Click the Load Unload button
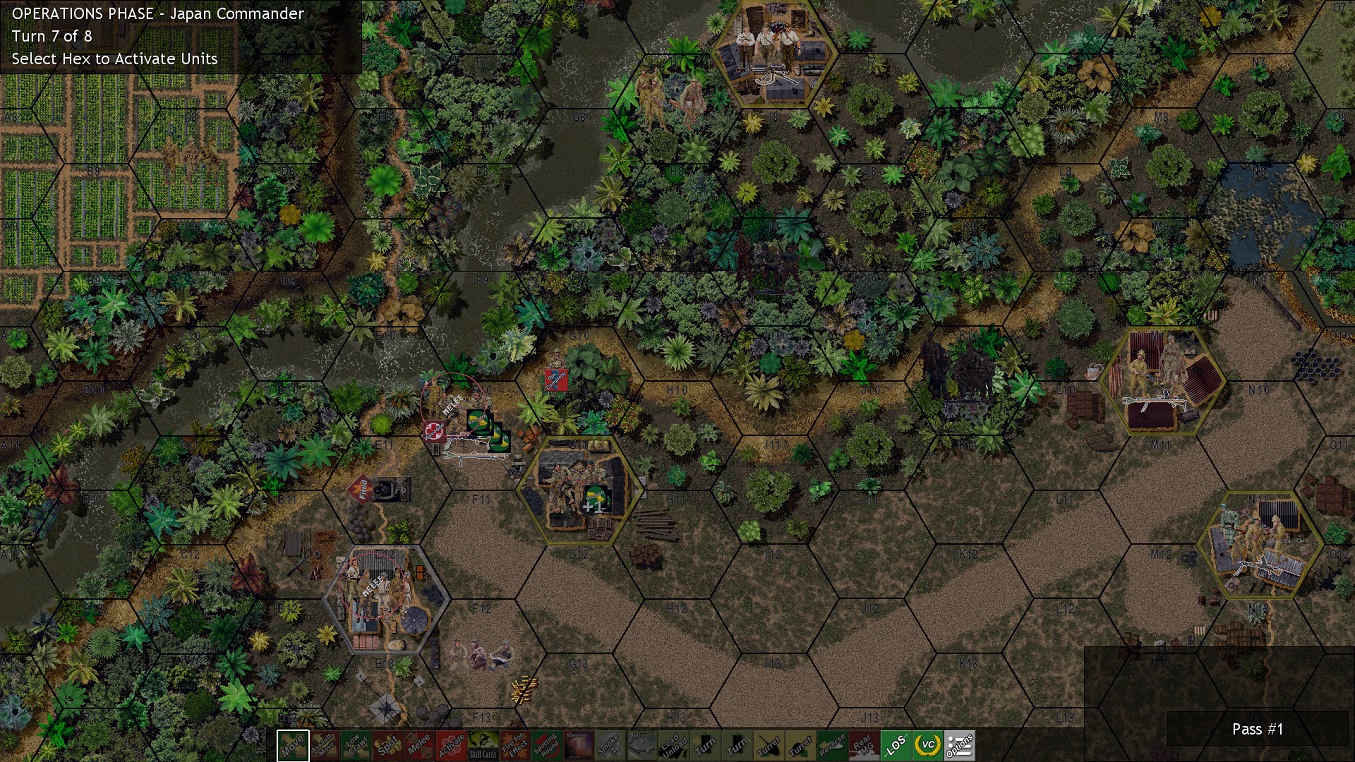 point(672,746)
